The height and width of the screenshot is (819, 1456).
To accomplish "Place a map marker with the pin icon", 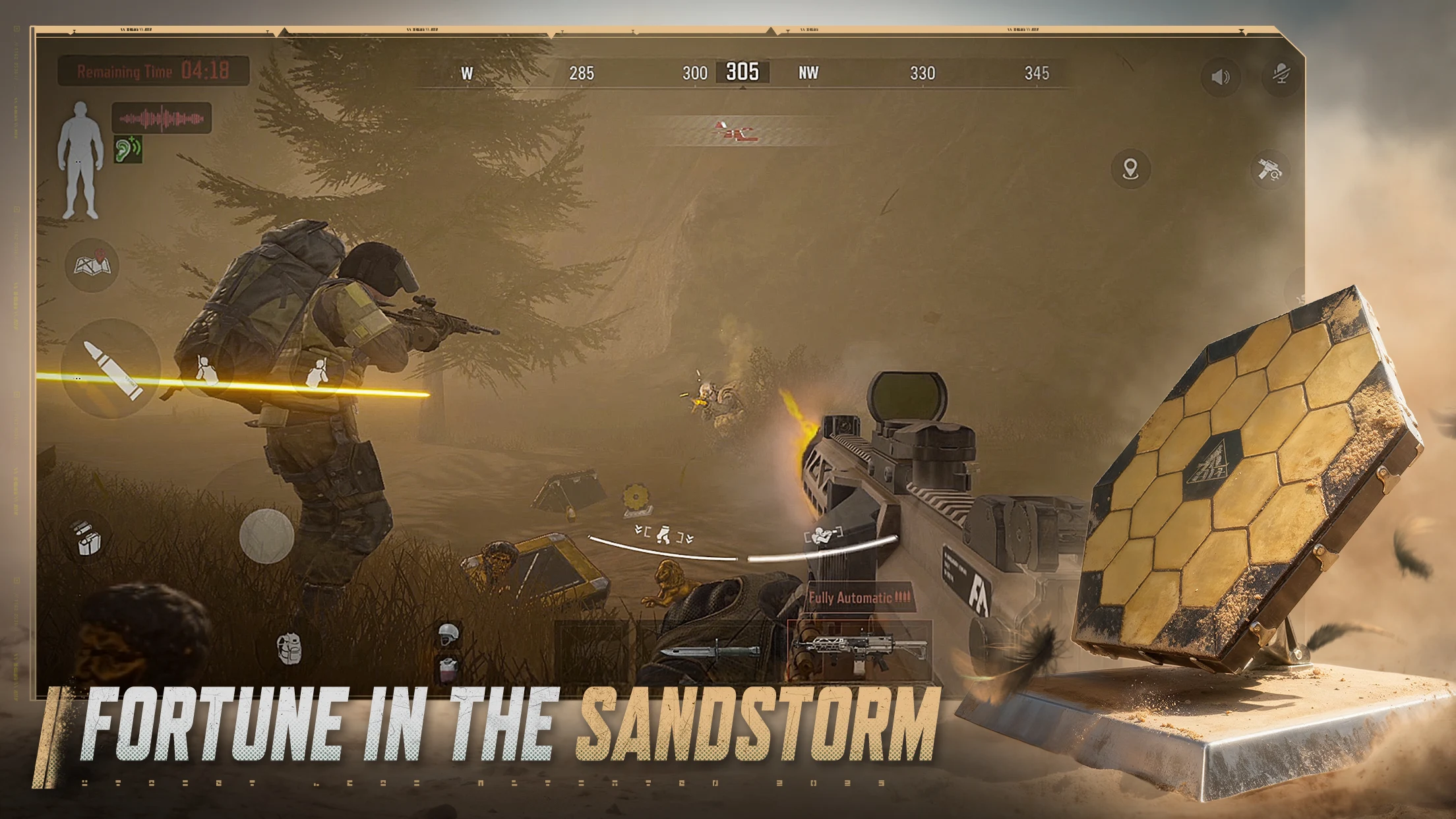I will pyautogui.click(x=1131, y=169).
